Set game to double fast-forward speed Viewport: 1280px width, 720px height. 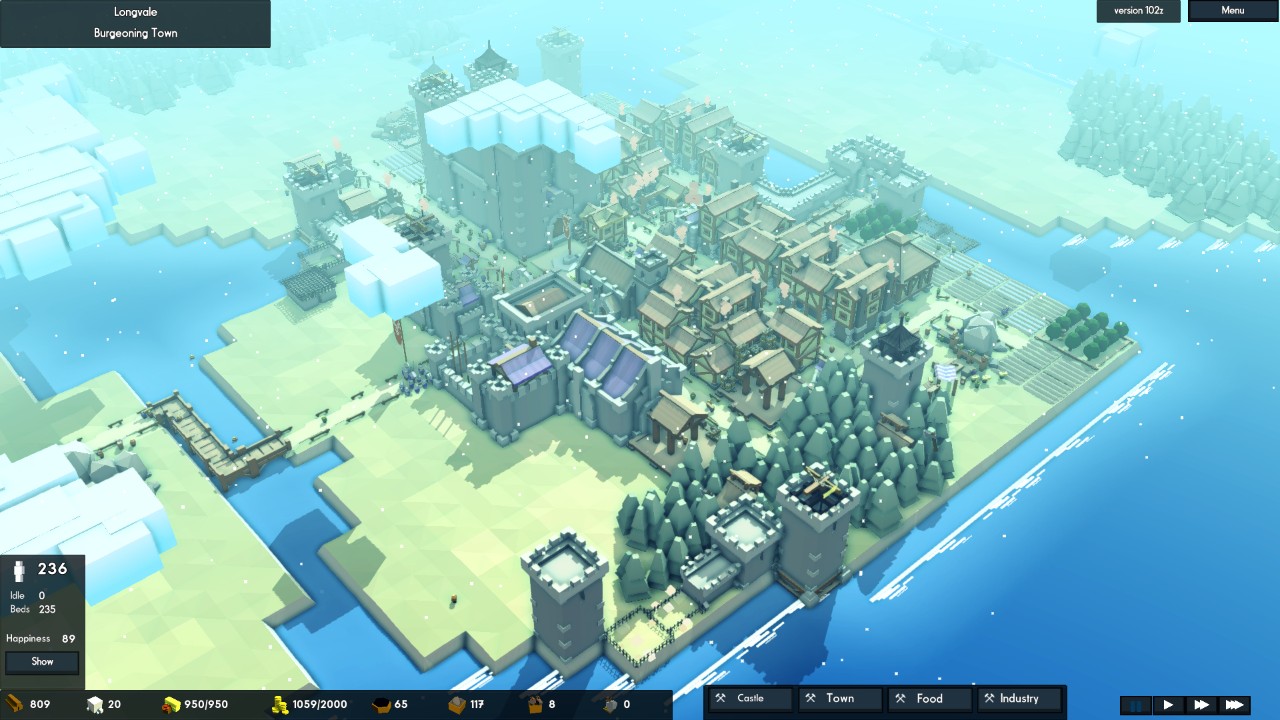pyautogui.click(x=1201, y=705)
